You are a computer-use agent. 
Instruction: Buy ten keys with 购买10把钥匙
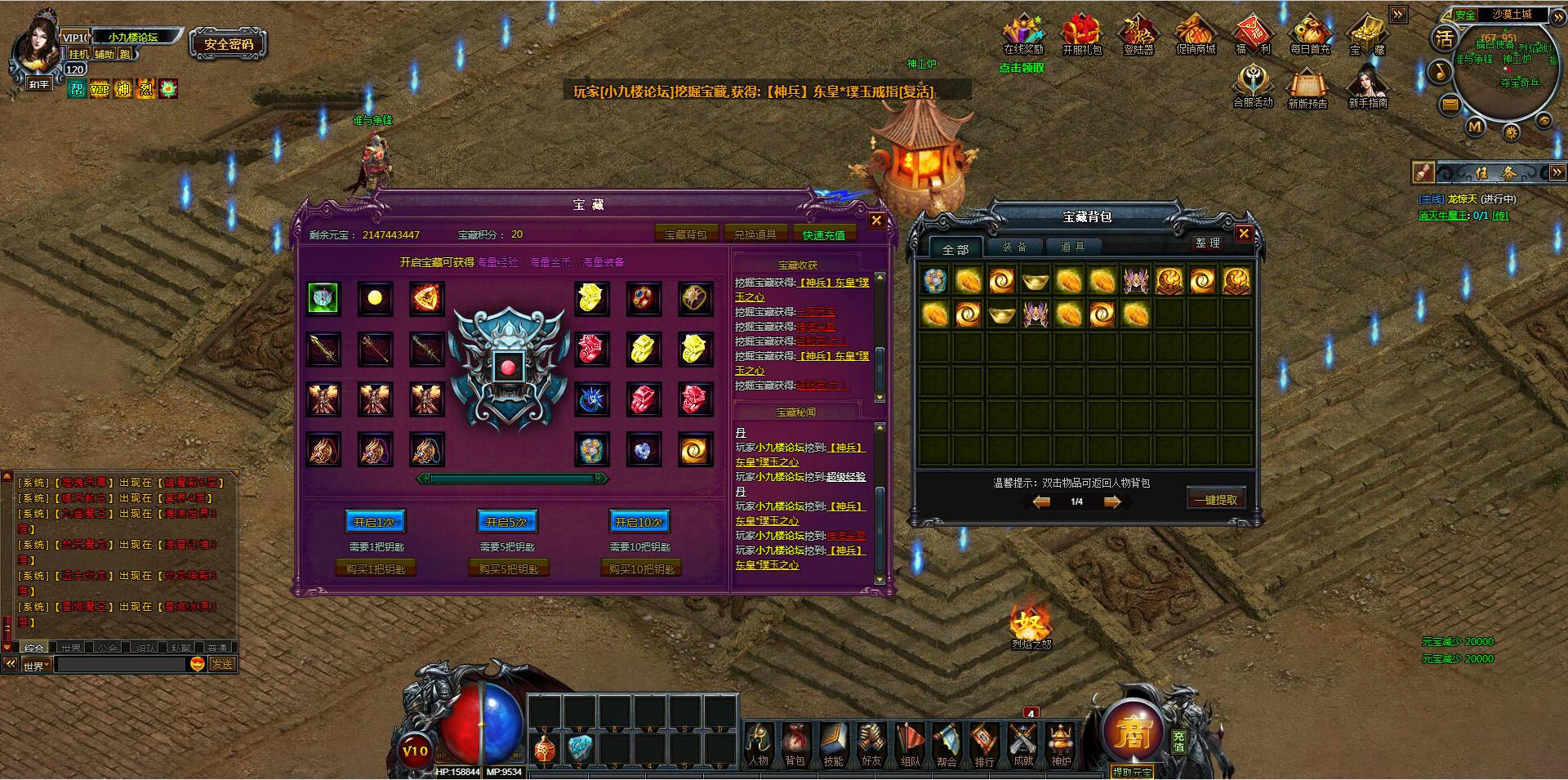click(641, 568)
